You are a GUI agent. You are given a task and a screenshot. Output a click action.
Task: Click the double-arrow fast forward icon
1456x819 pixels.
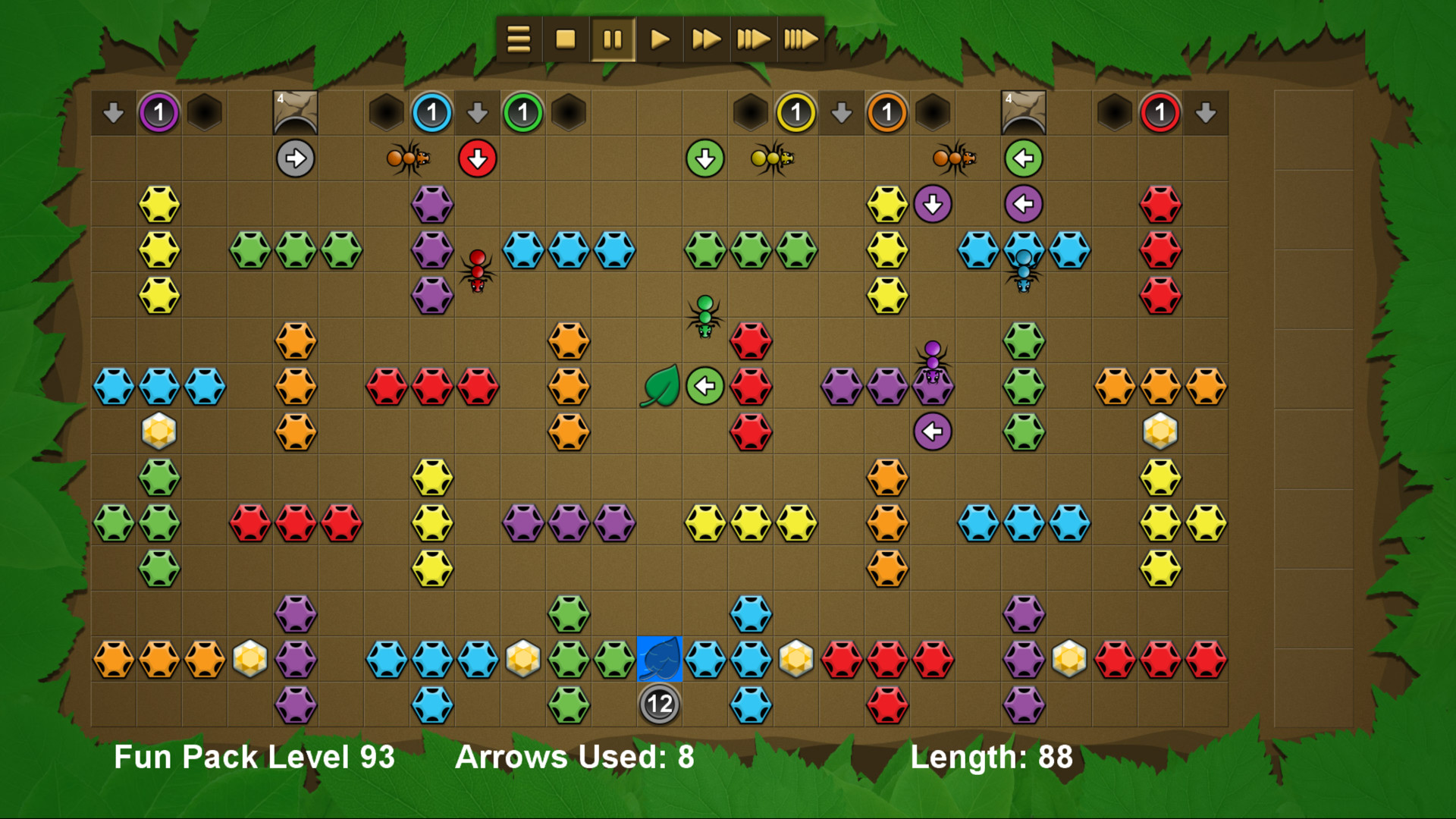pyautogui.click(x=706, y=39)
